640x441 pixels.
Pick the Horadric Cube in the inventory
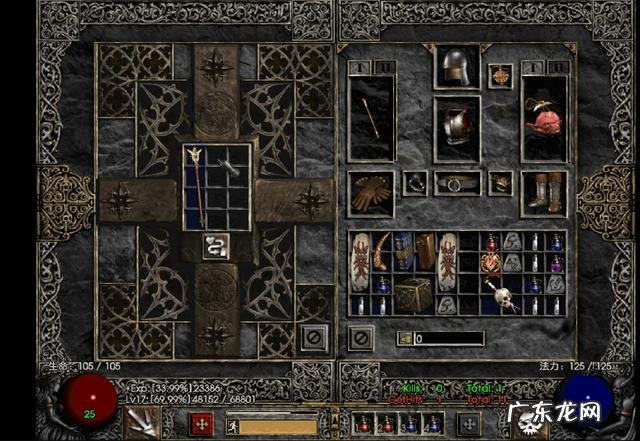(413, 294)
